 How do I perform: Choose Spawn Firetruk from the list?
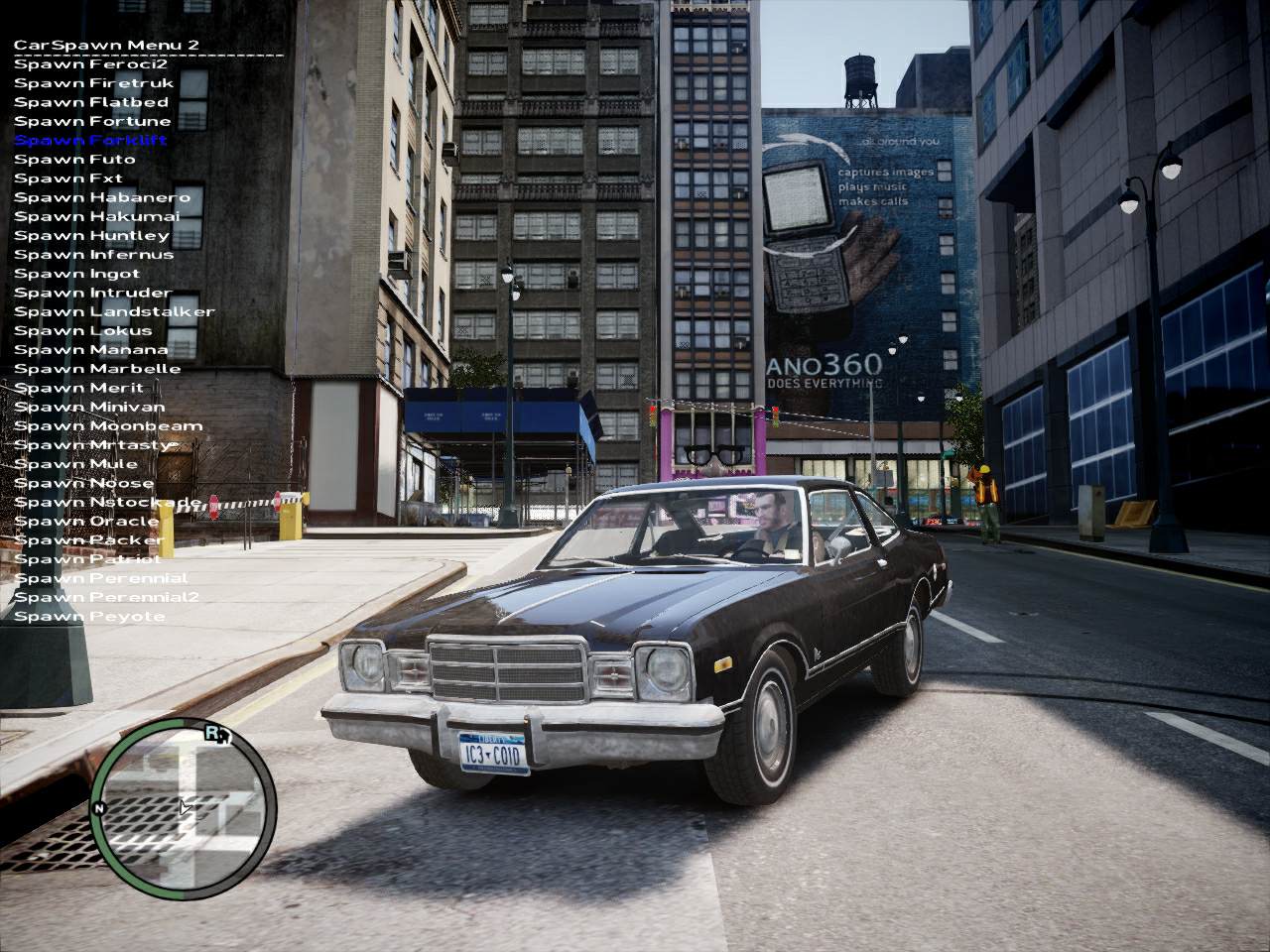93,83
